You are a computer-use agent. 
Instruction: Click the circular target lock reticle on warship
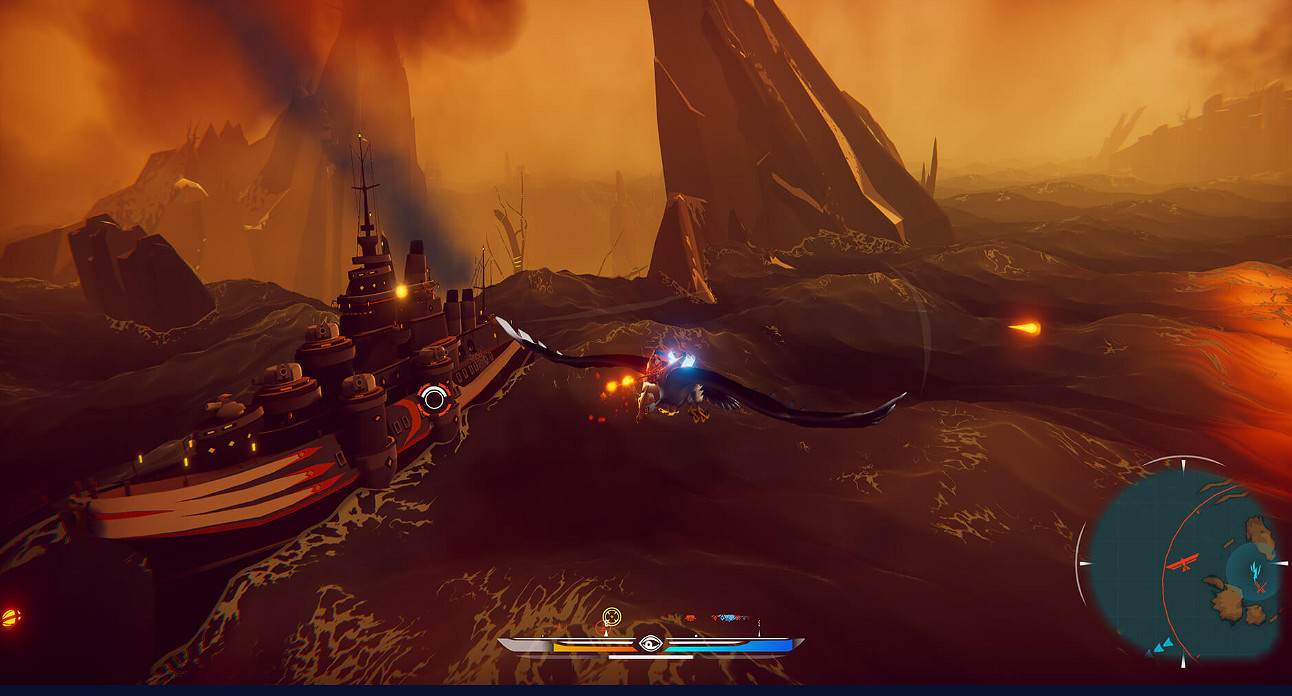[433, 400]
